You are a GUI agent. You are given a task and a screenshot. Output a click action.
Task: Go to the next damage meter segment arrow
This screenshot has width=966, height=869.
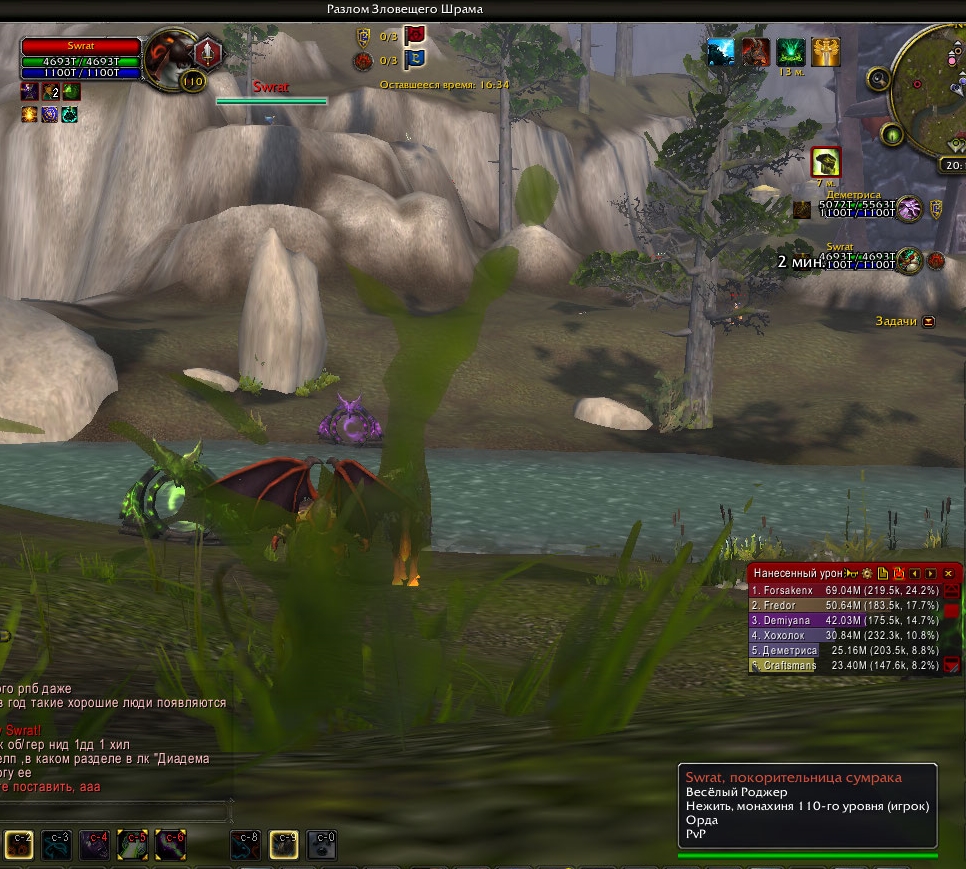click(x=931, y=573)
